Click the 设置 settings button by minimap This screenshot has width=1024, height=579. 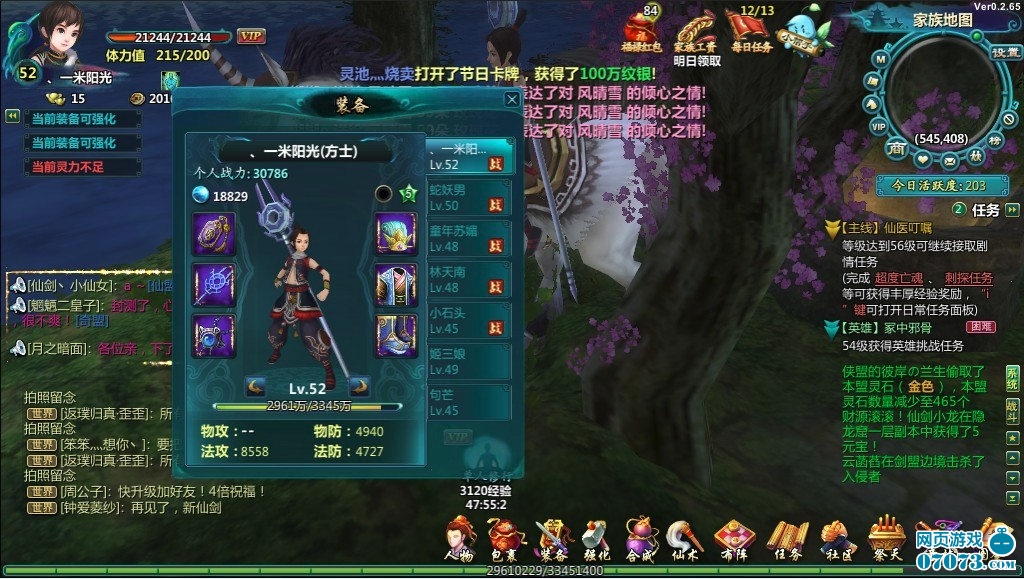tap(1004, 52)
